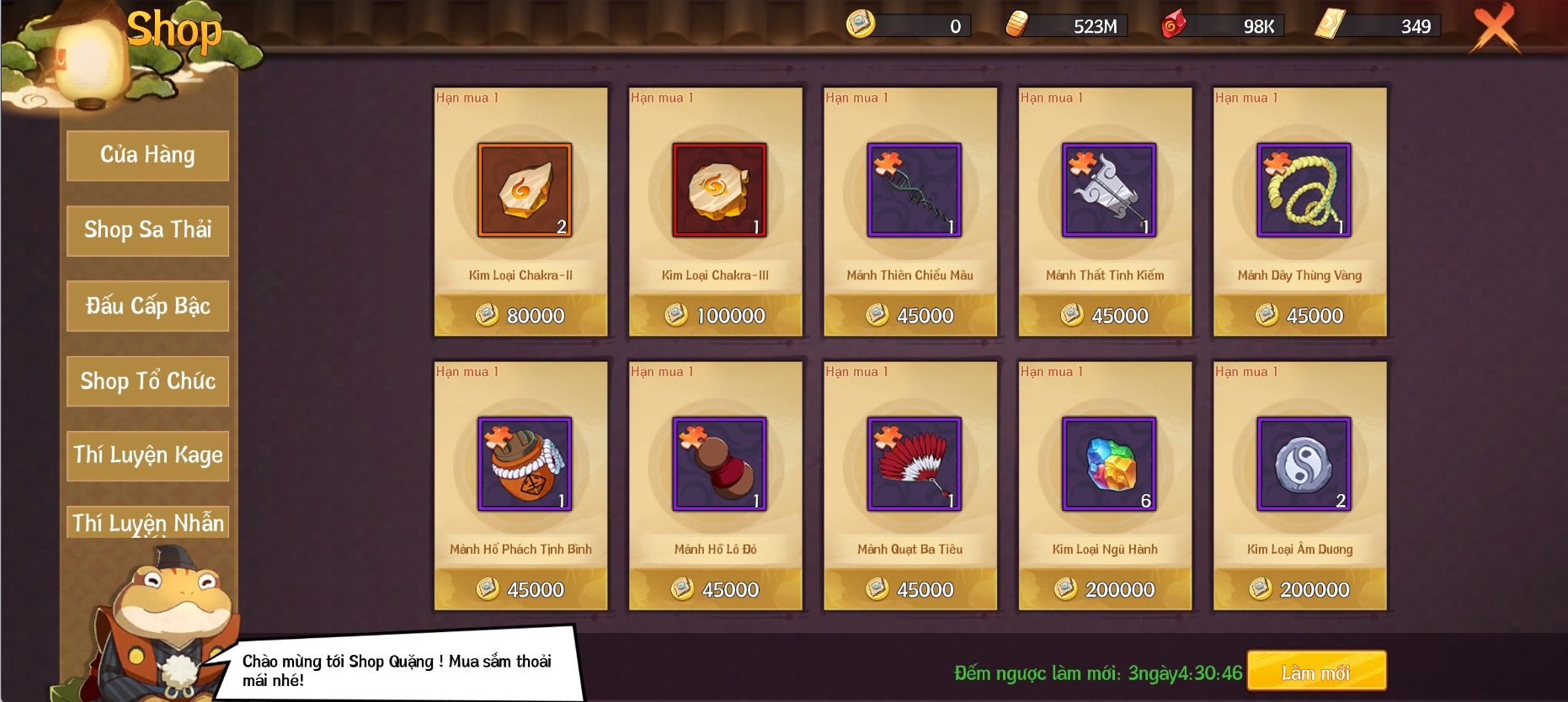Buy Kim Loại Chakra-II for 80000
The width and height of the screenshot is (1568, 702).
coord(521,316)
